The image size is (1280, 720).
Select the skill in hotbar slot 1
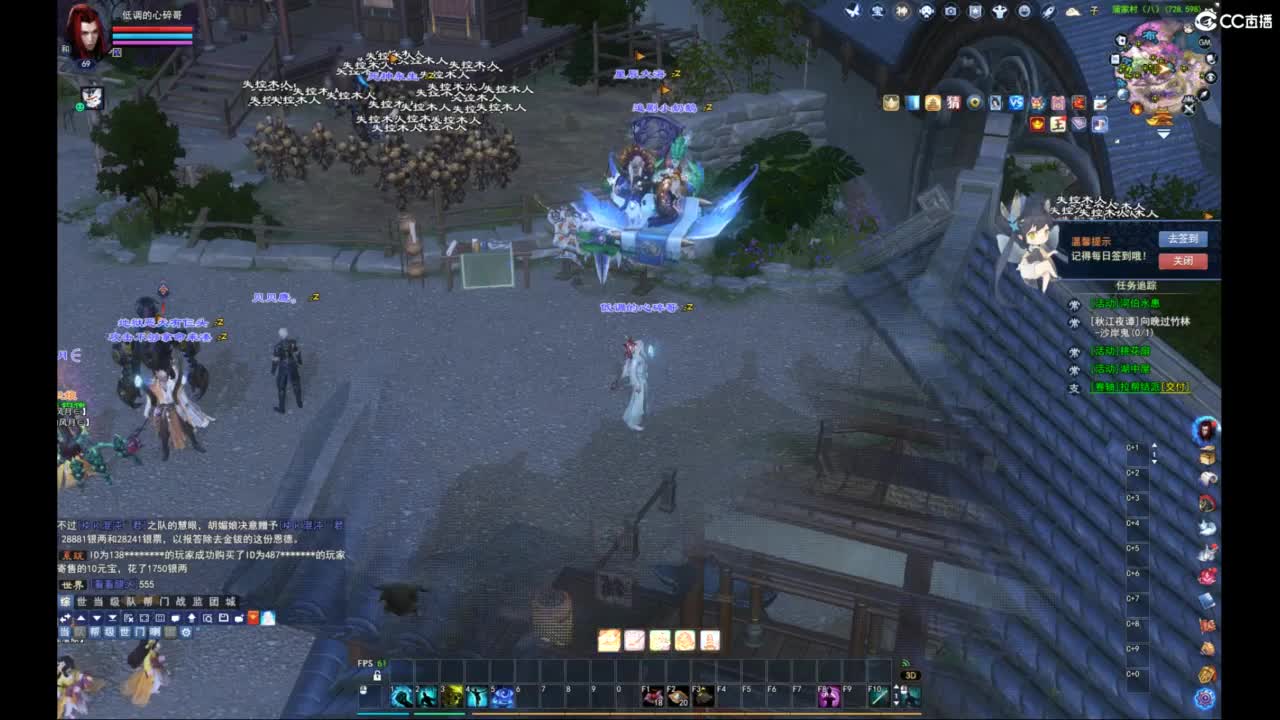[x=399, y=697]
